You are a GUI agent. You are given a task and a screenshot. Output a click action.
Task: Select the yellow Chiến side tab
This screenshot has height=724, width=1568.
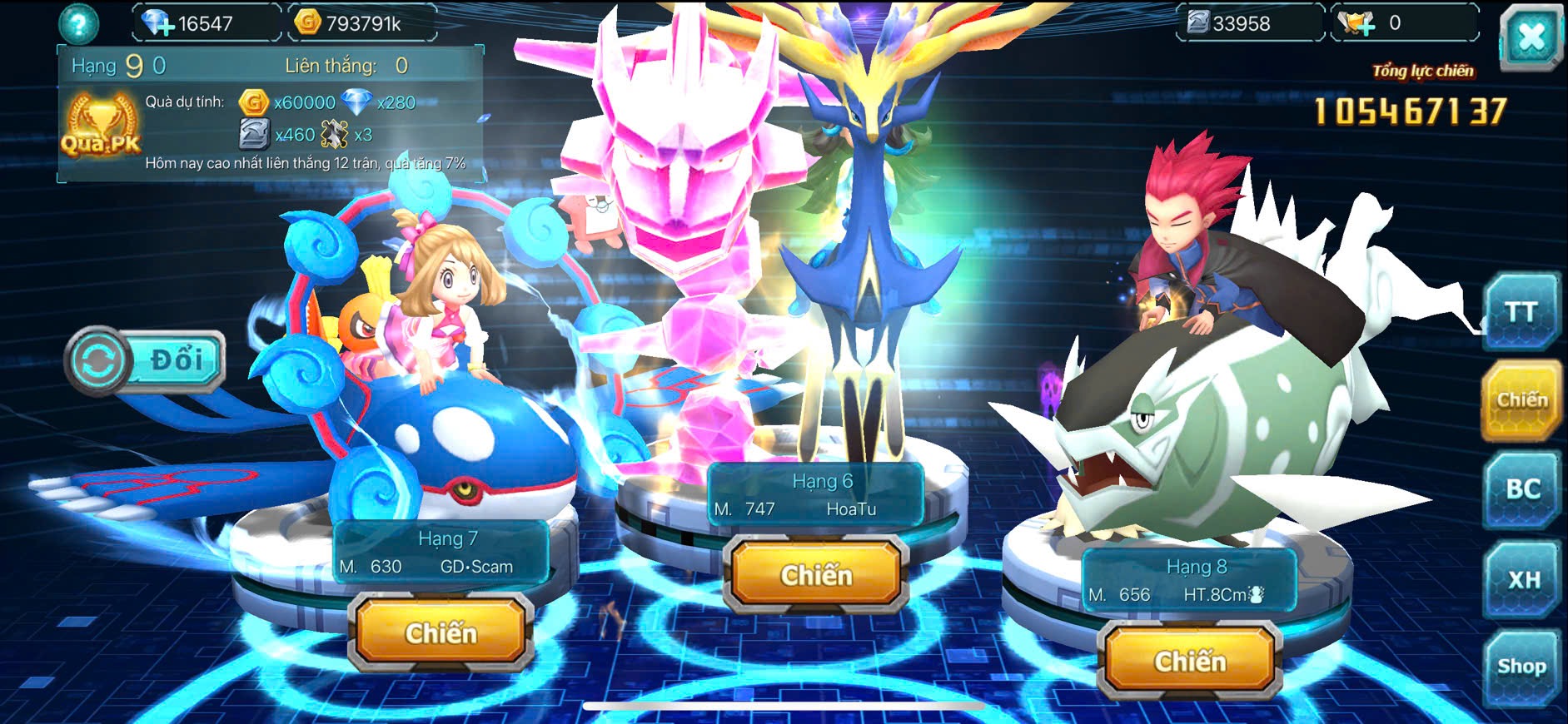tap(1521, 400)
